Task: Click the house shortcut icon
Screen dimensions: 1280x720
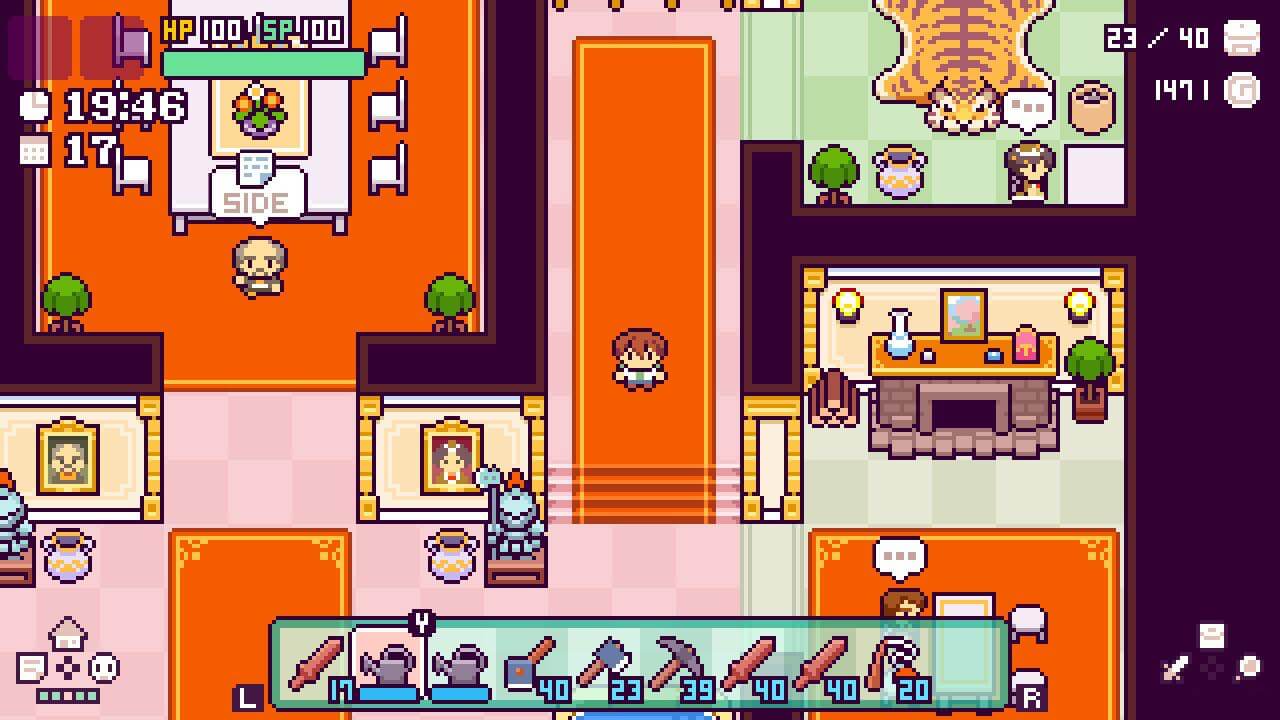Action: [67, 633]
